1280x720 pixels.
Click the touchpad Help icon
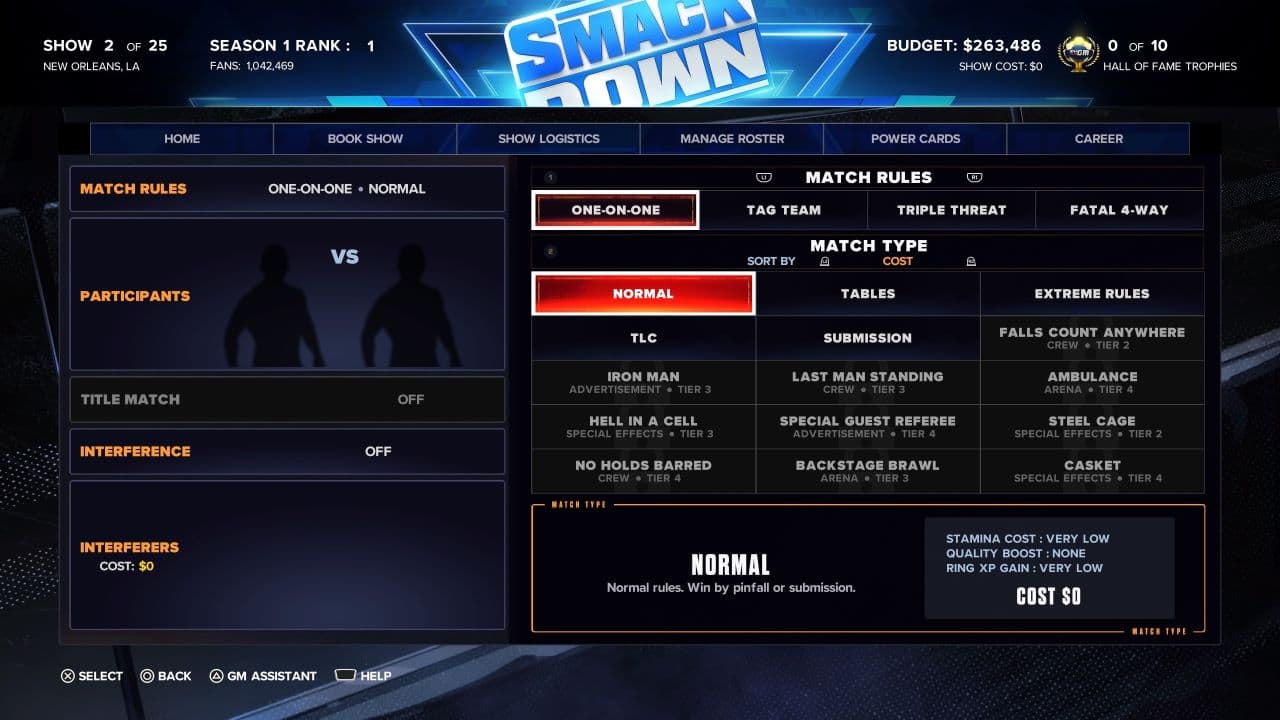point(344,676)
